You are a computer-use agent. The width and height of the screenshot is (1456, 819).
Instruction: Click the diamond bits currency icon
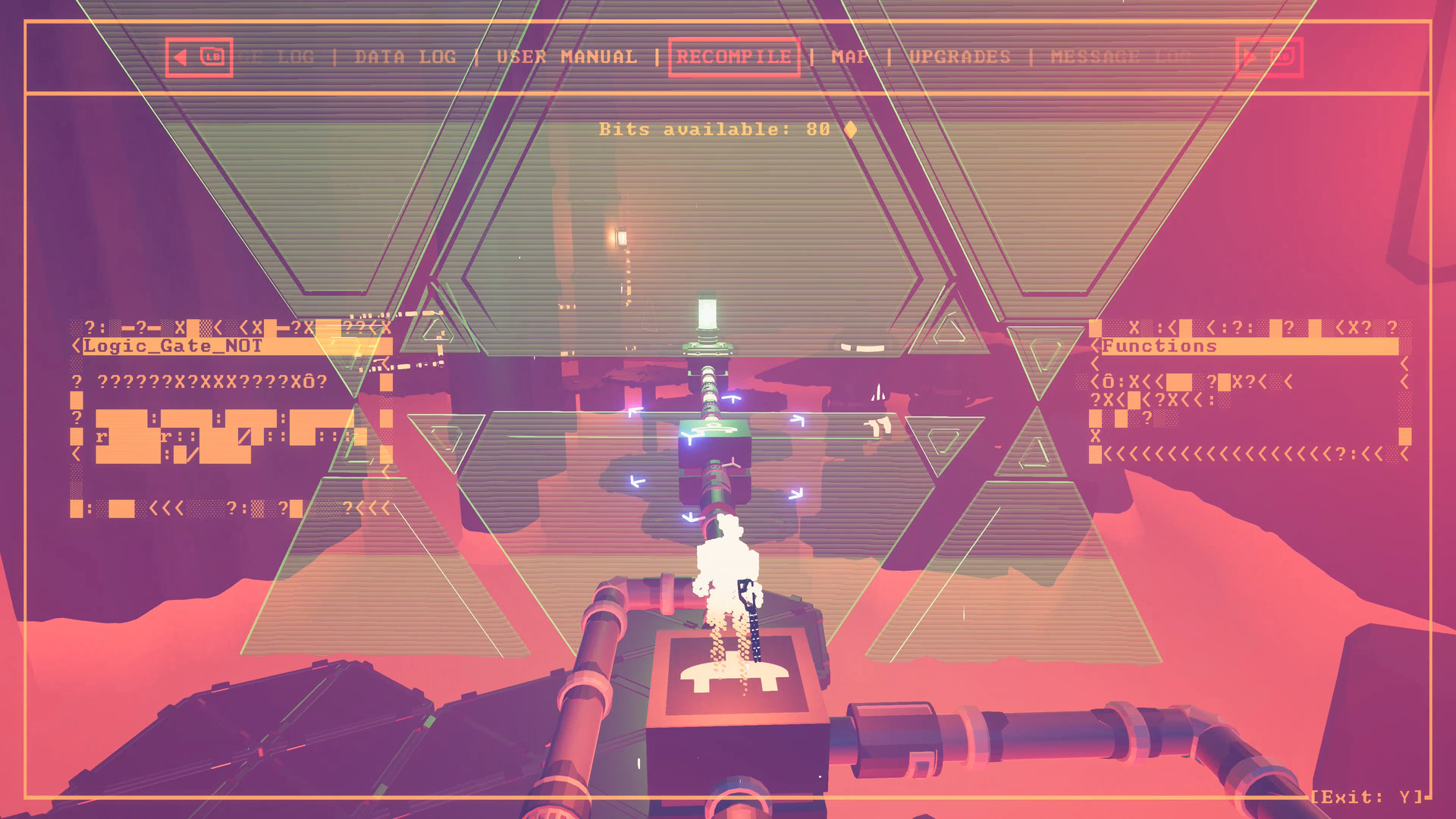(851, 129)
